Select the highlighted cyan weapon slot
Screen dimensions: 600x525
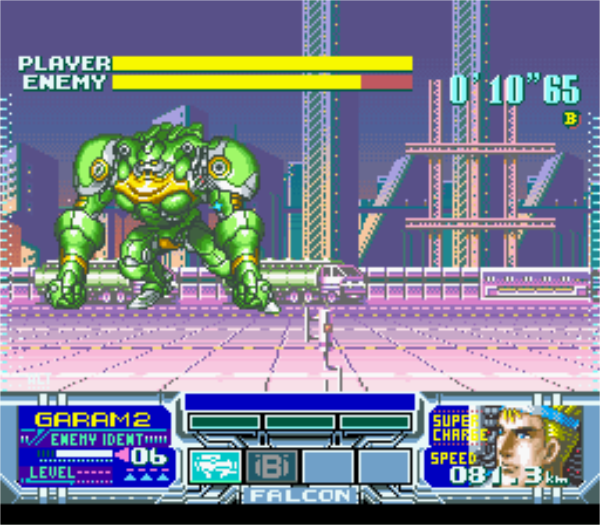(214, 465)
